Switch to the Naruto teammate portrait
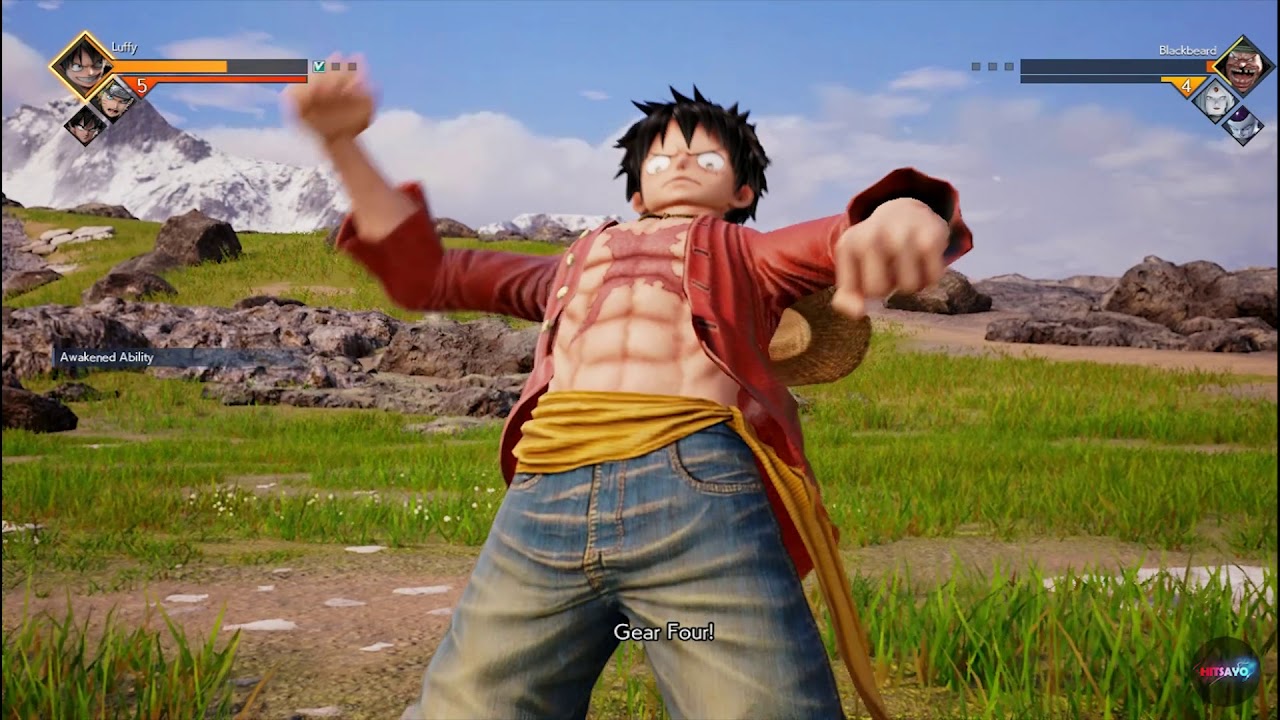Screen dimensions: 1280x720 pyautogui.click(x=114, y=98)
